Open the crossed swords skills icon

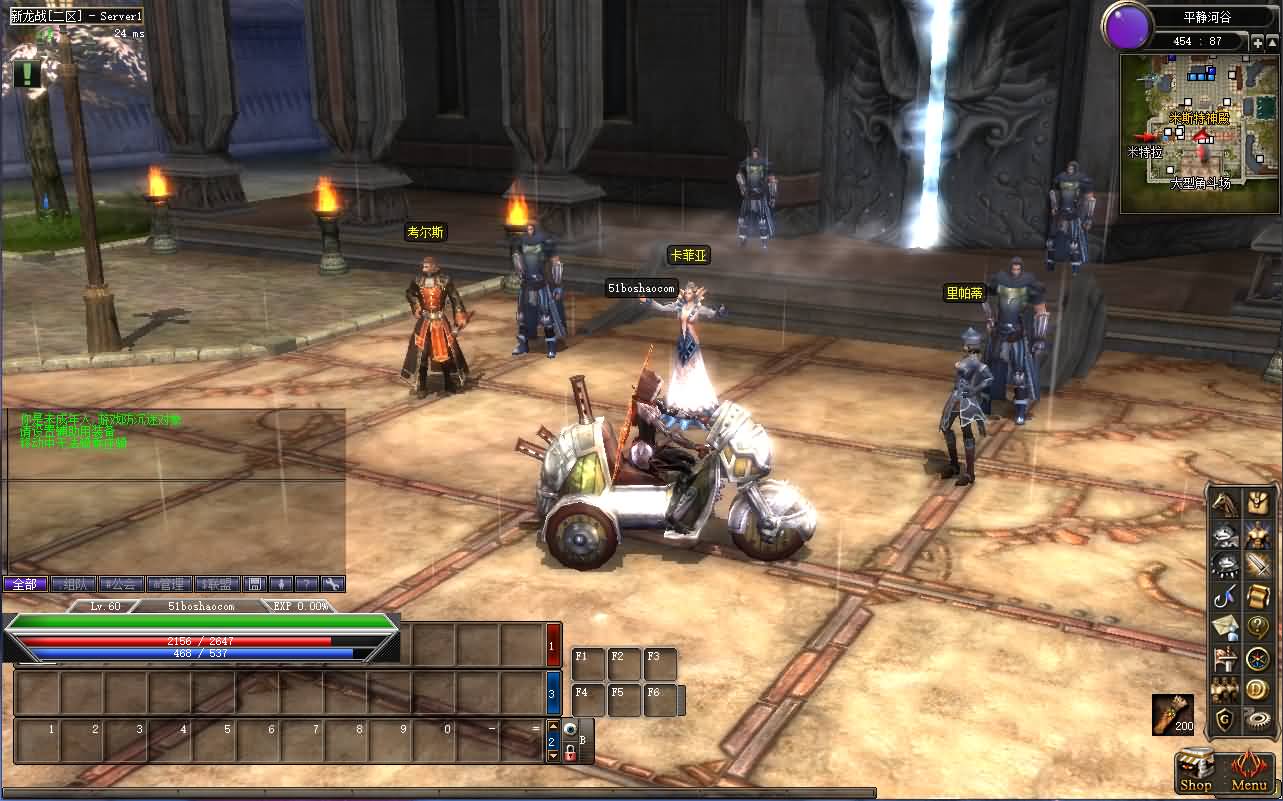(1257, 566)
